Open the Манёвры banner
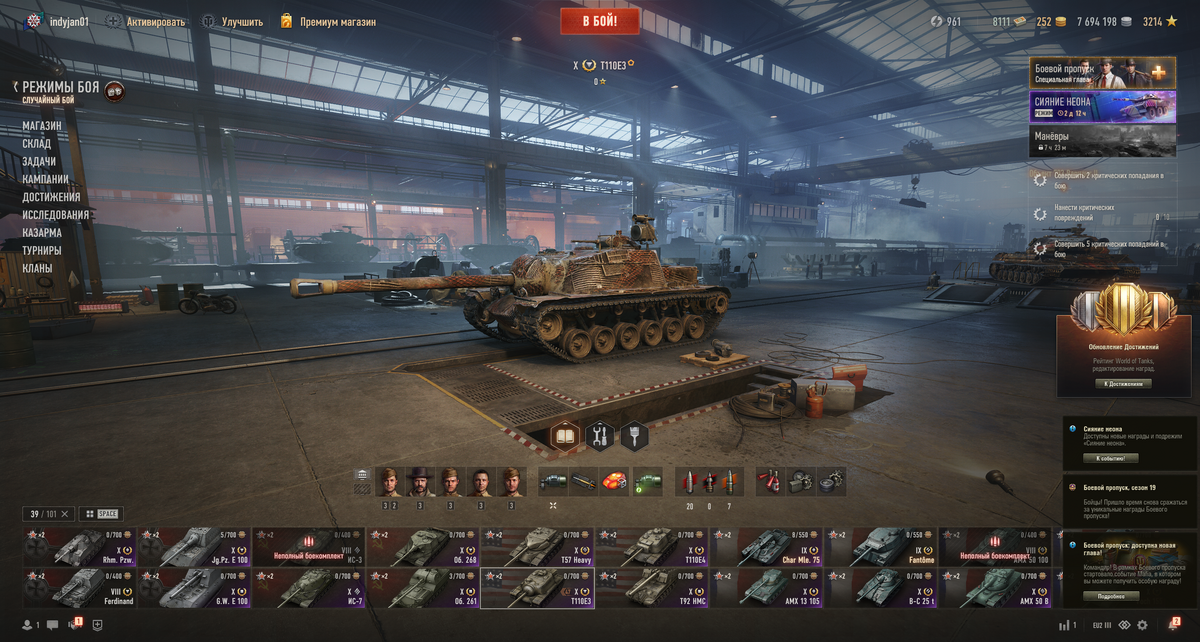Viewport: 1200px width, 642px height. [1102, 140]
